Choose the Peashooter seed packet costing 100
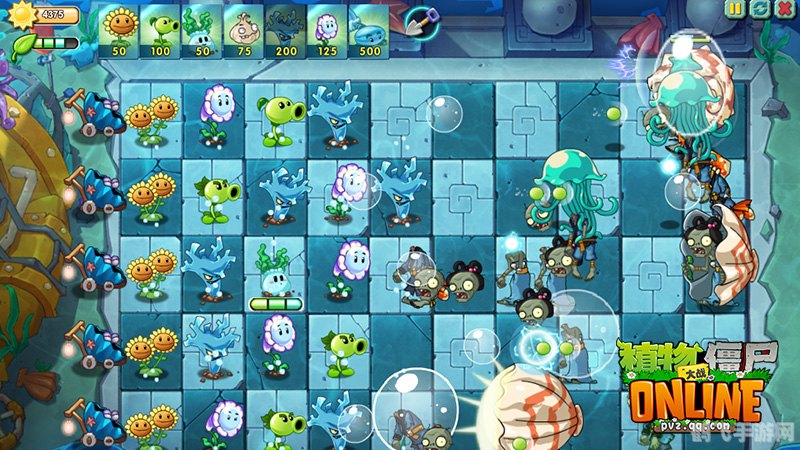Viewport: 800px width, 450px height. click(161, 29)
